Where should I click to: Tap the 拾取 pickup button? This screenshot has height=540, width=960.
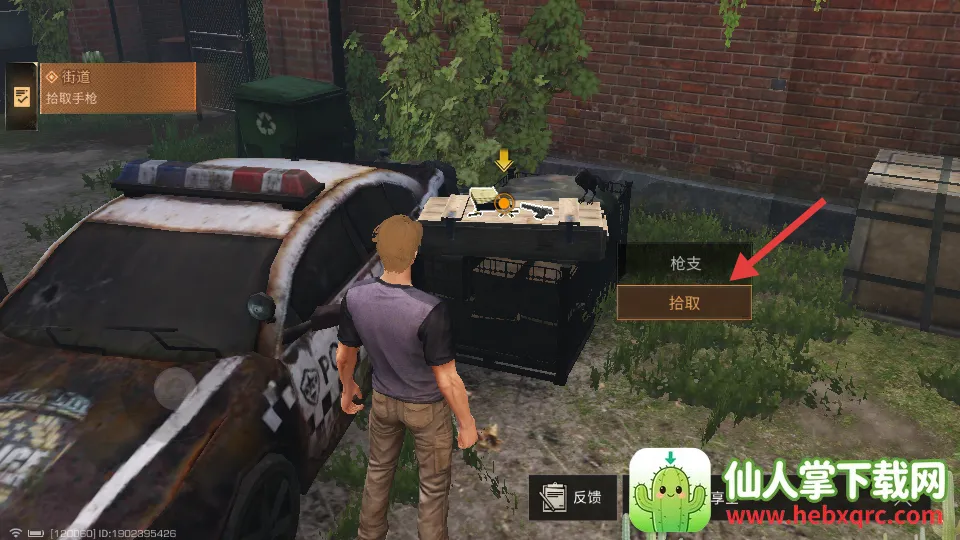coord(684,302)
